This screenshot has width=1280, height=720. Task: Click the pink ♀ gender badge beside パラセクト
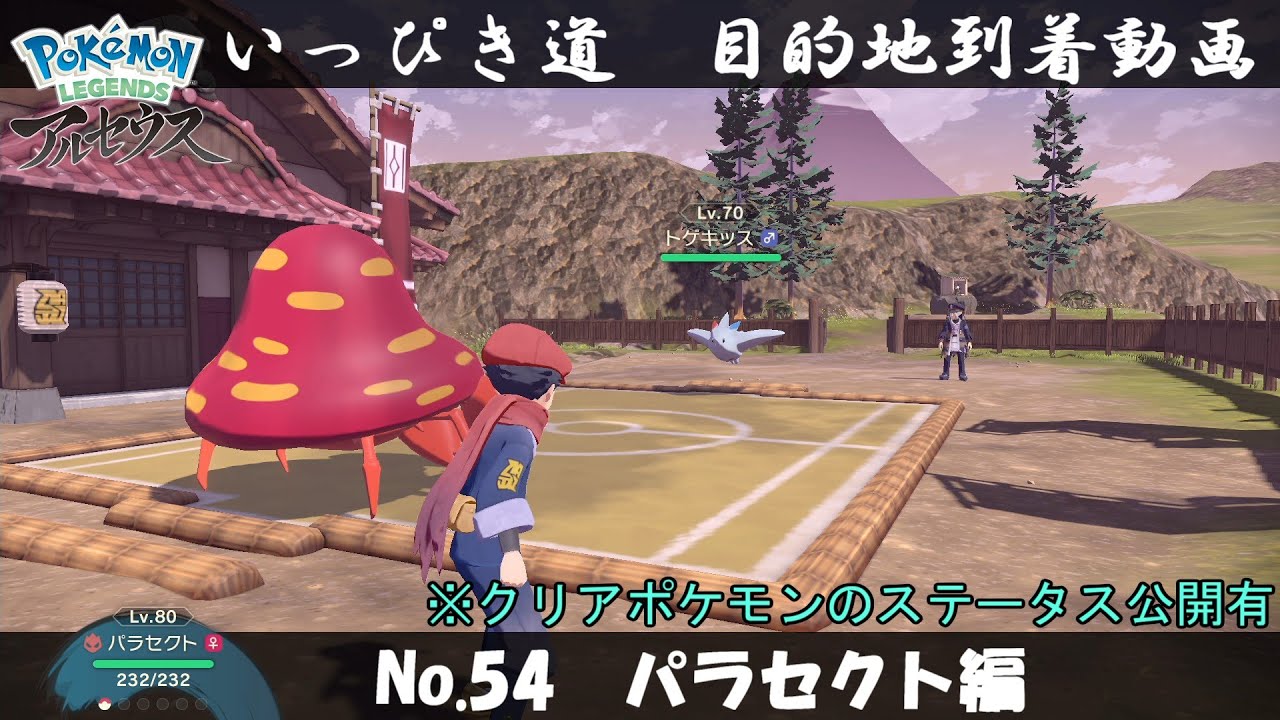213,644
